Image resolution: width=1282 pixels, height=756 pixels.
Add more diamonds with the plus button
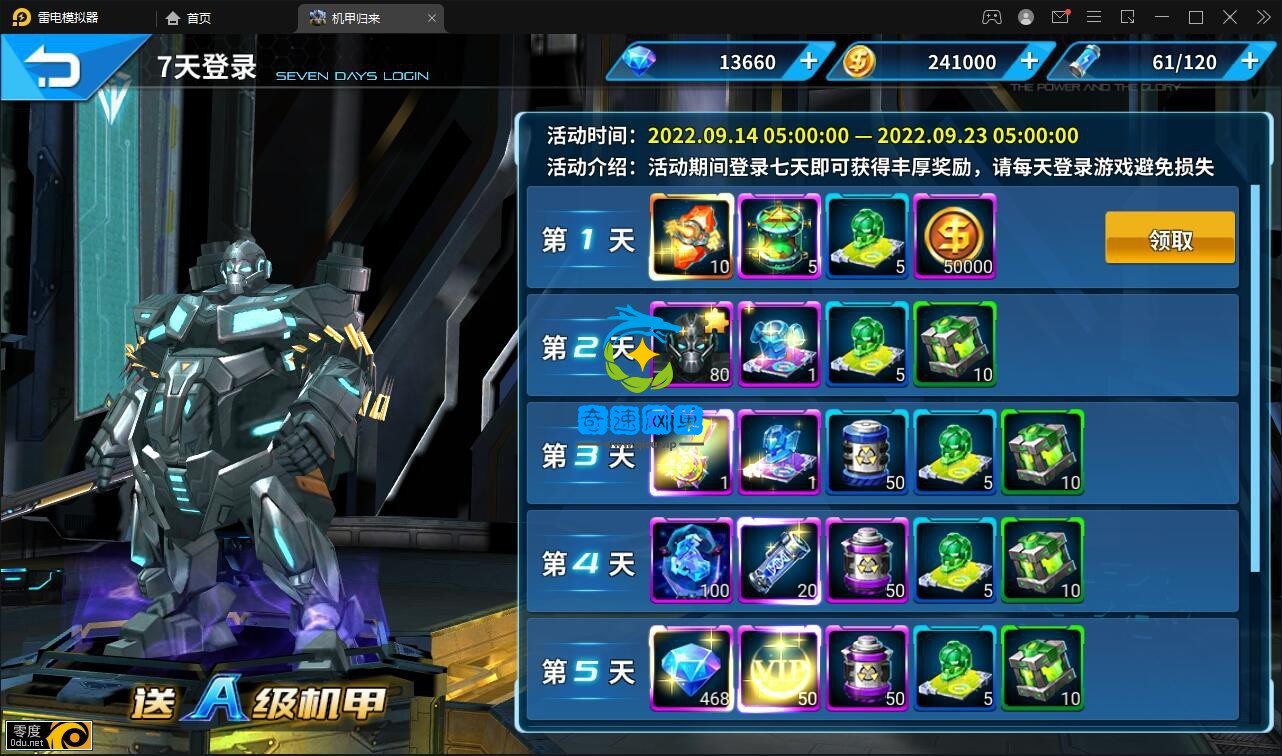pyautogui.click(x=809, y=62)
